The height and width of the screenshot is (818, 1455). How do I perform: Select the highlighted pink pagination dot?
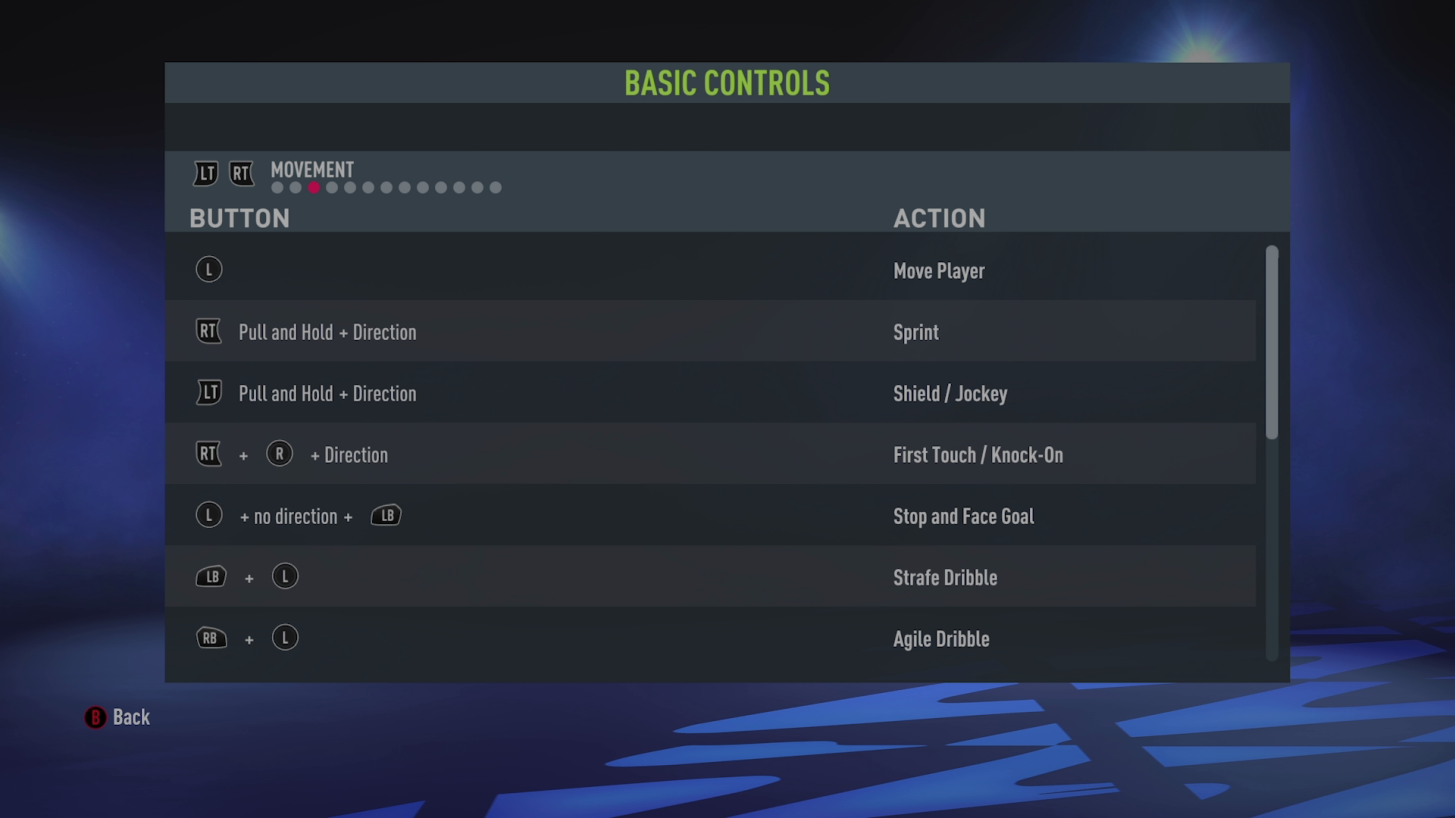(313, 187)
